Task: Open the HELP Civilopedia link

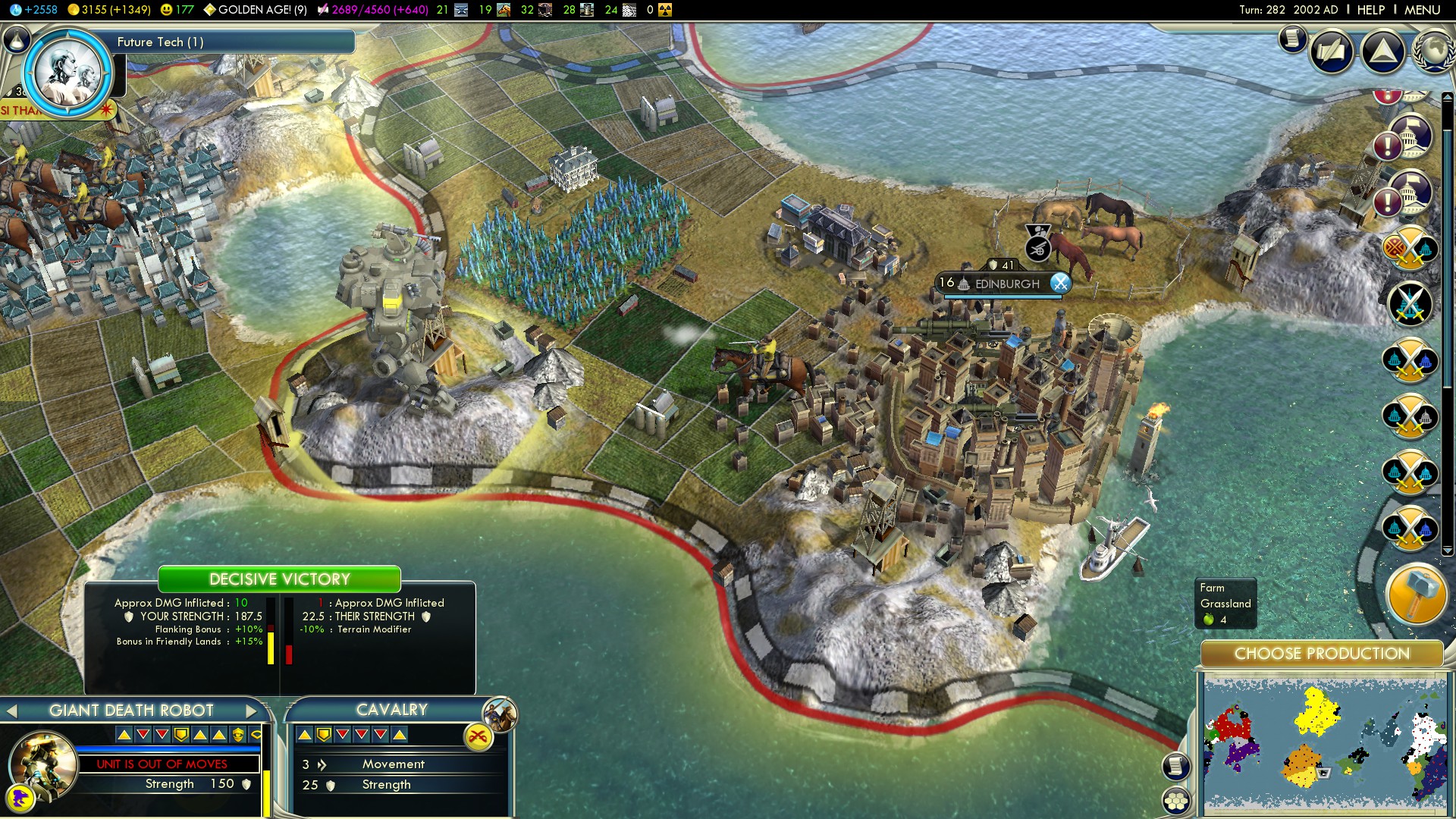Action: coord(1370,10)
